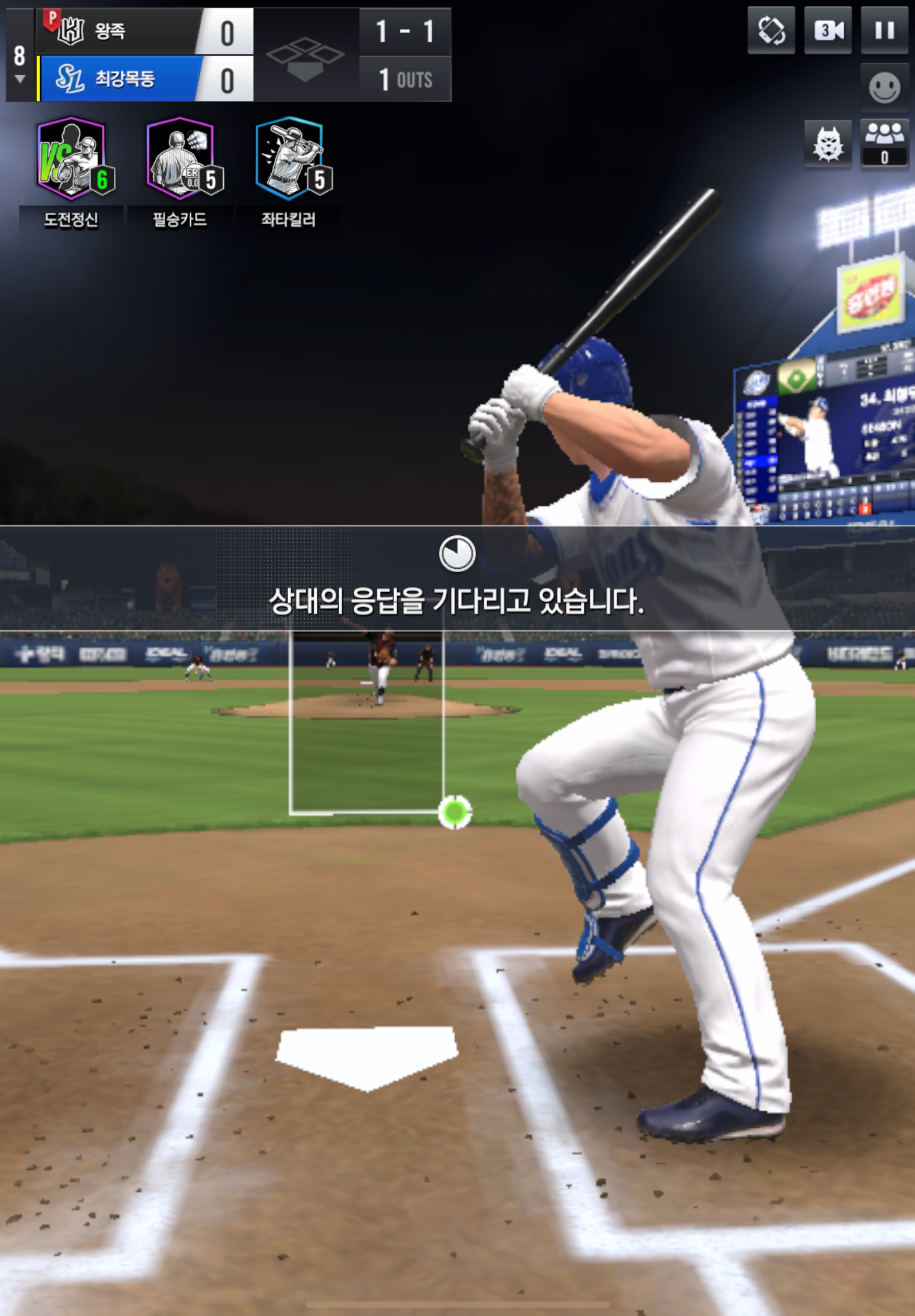Viewport: 915px width, 1316px height.
Task: Switch the camera view with the camera button
Action: point(828,30)
